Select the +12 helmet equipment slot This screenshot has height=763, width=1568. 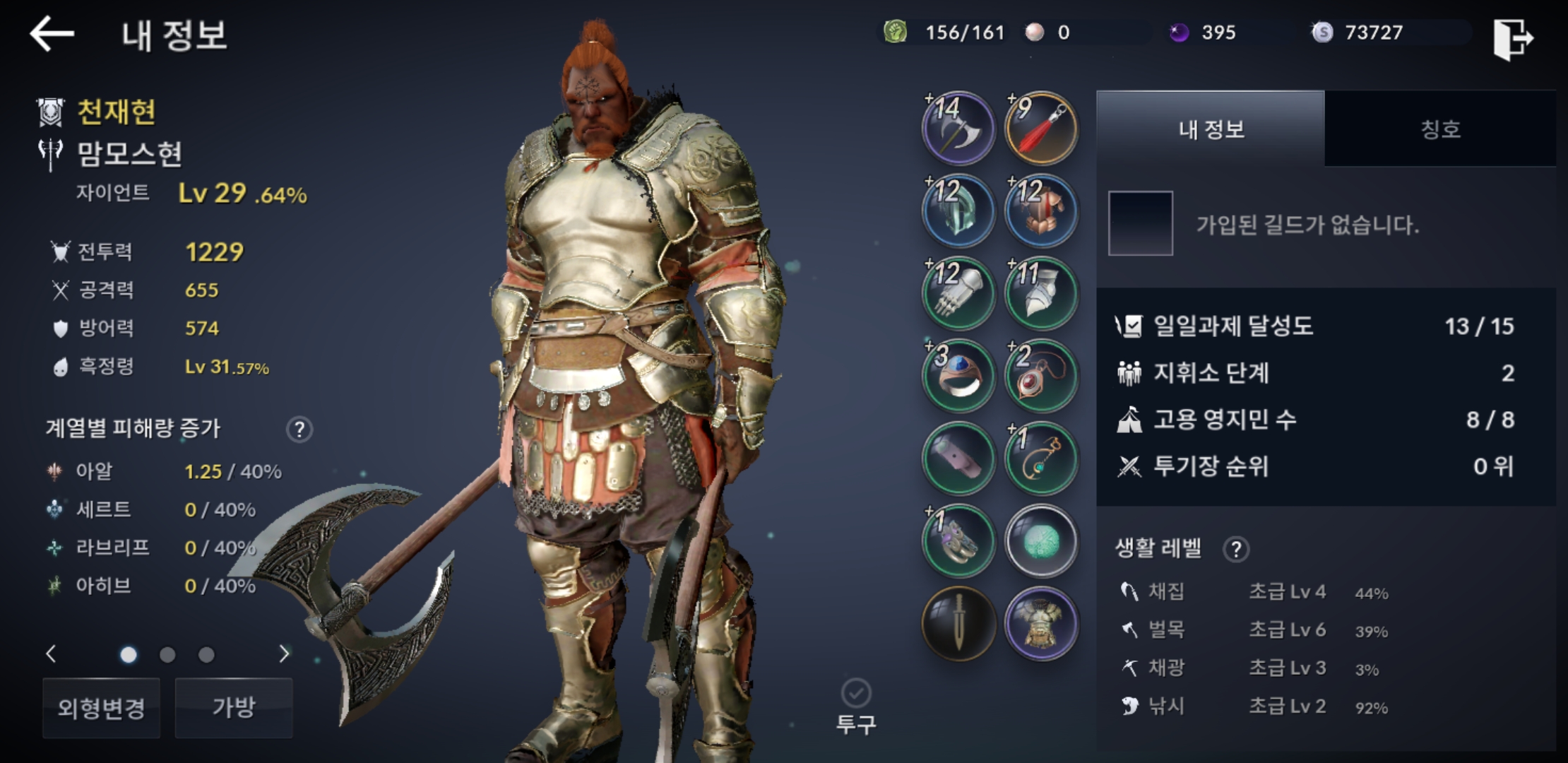coord(958,211)
